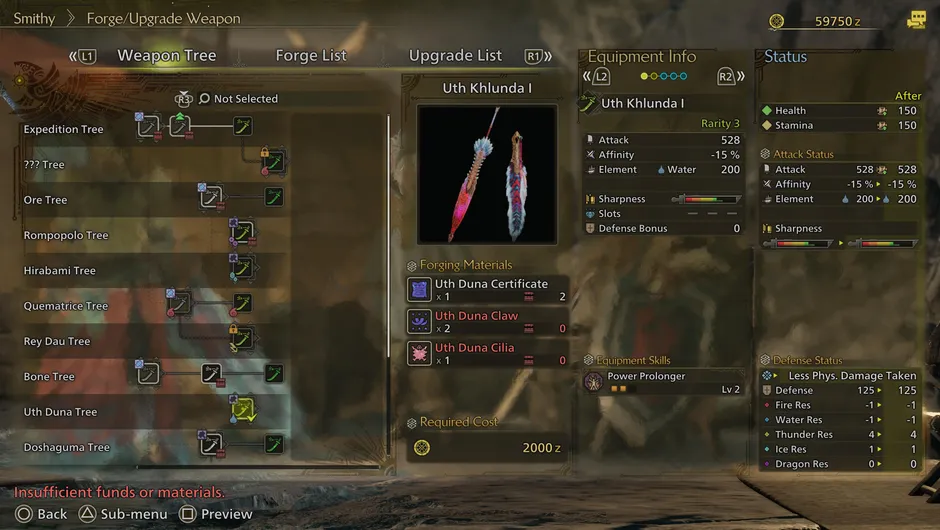Select the Expedition Tree row
The width and height of the screenshot is (940, 530).
[x=64, y=130]
